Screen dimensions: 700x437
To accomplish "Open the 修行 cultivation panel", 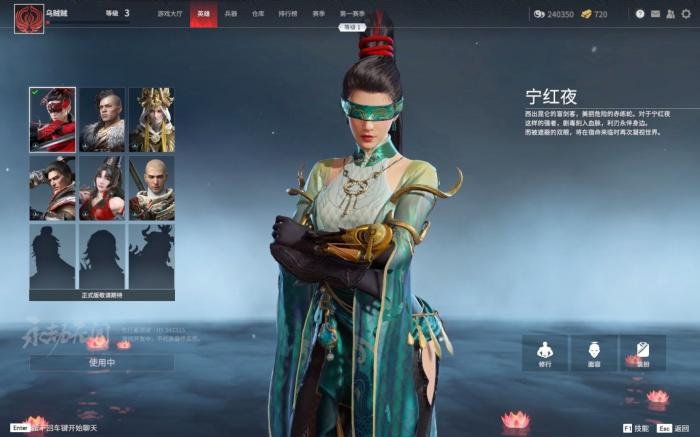I will 545,353.
